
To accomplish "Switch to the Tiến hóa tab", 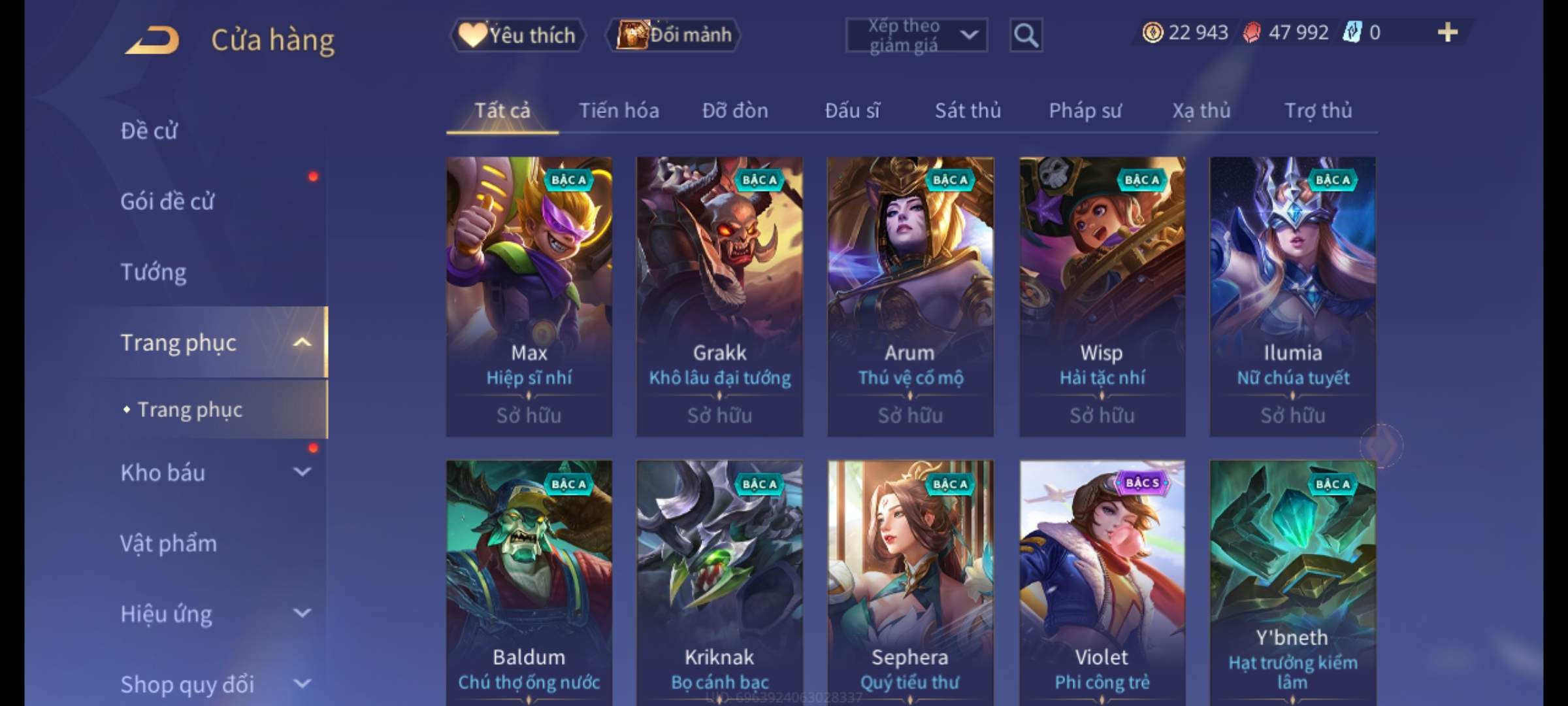I will (x=619, y=110).
